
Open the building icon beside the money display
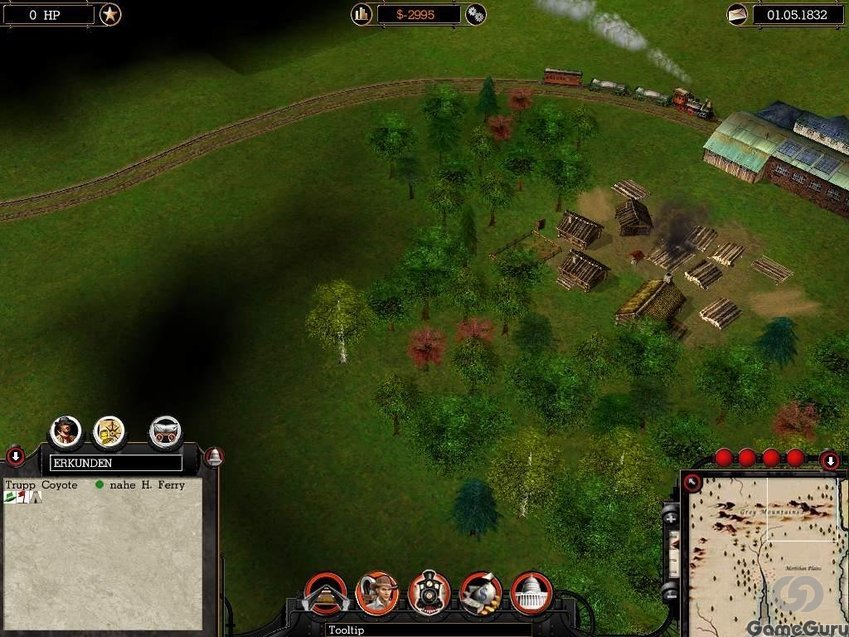click(362, 14)
